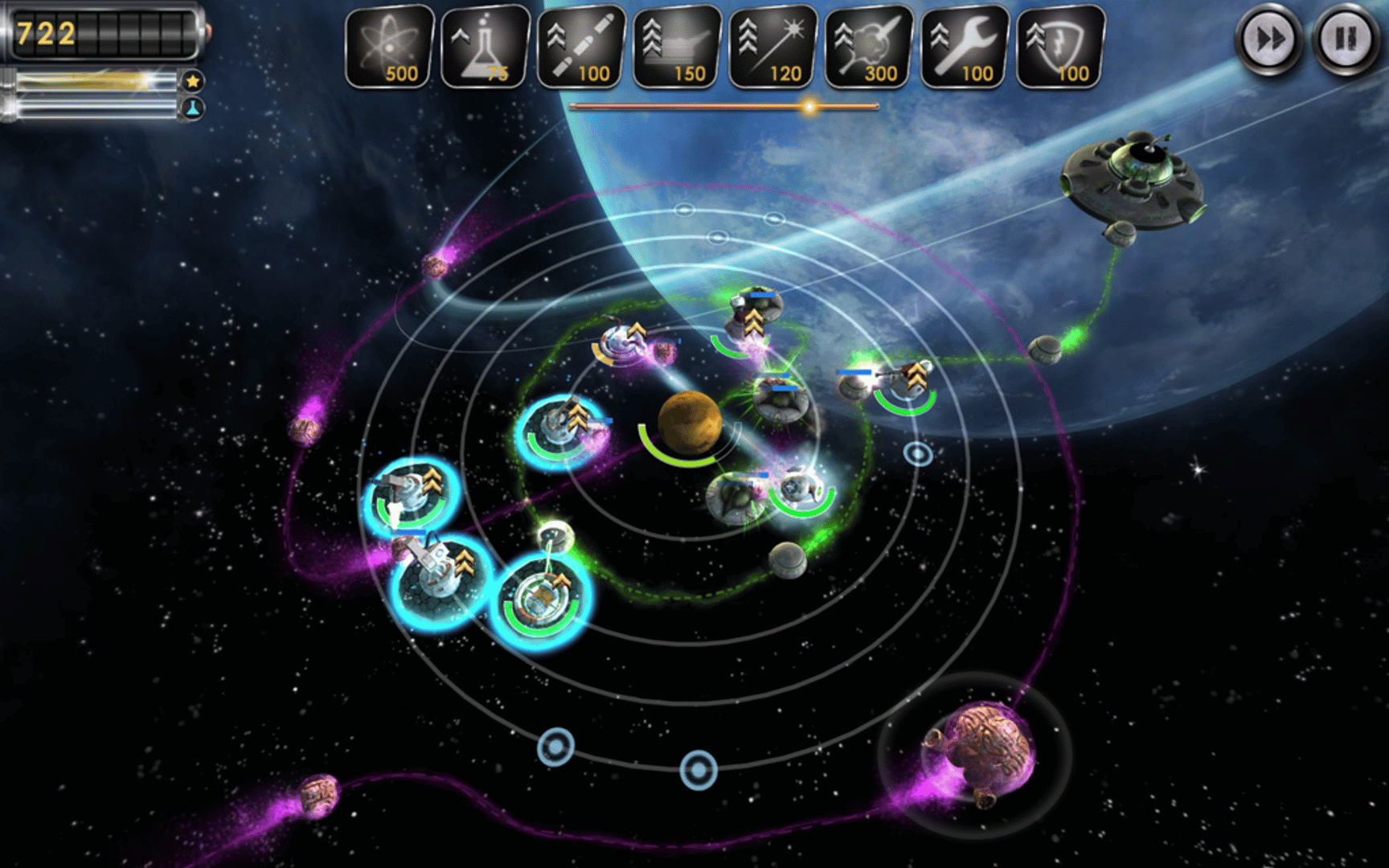Pick the wrench repair satellite
The width and height of the screenshot is (1389, 868).
tap(965, 46)
